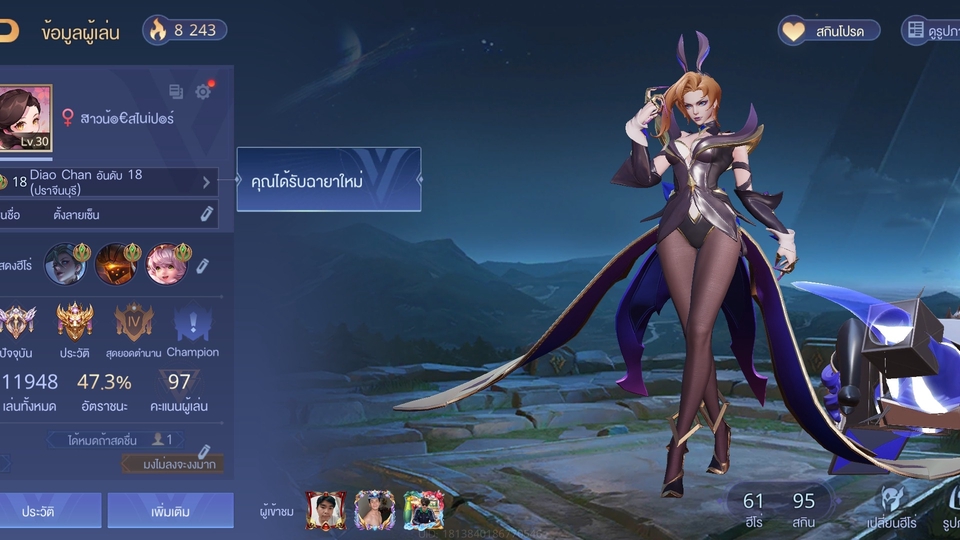The image size is (960, 540).
Task: Edit the orange title tag
Action: (205, 454)
